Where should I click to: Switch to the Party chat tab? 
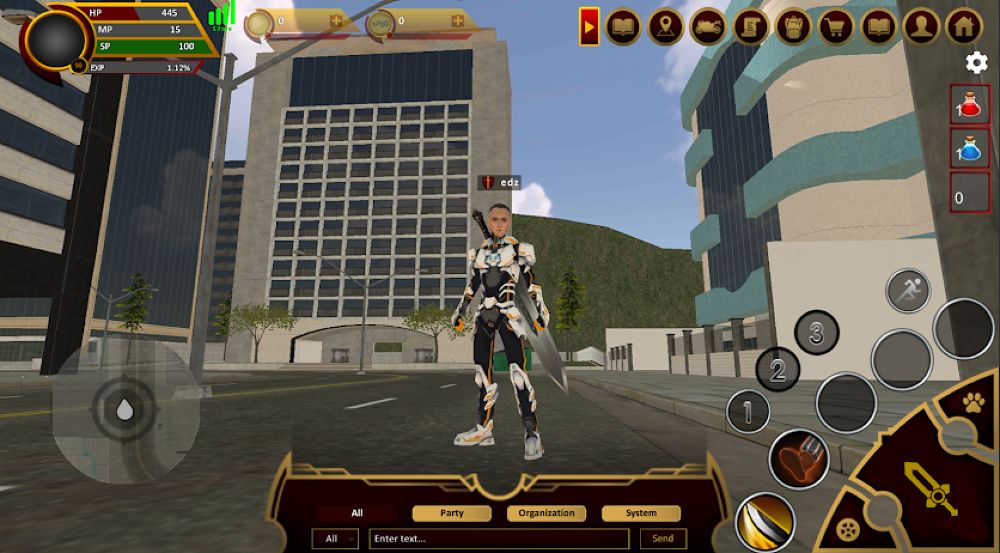(451, 513)
